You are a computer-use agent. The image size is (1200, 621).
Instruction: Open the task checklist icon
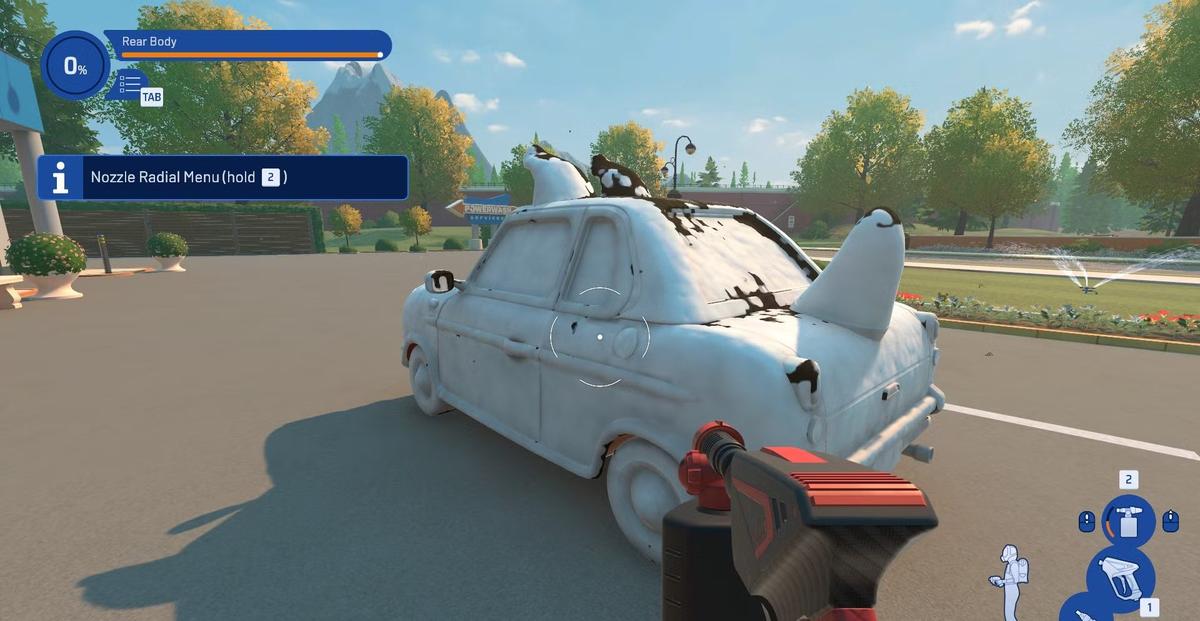(129, 82)
